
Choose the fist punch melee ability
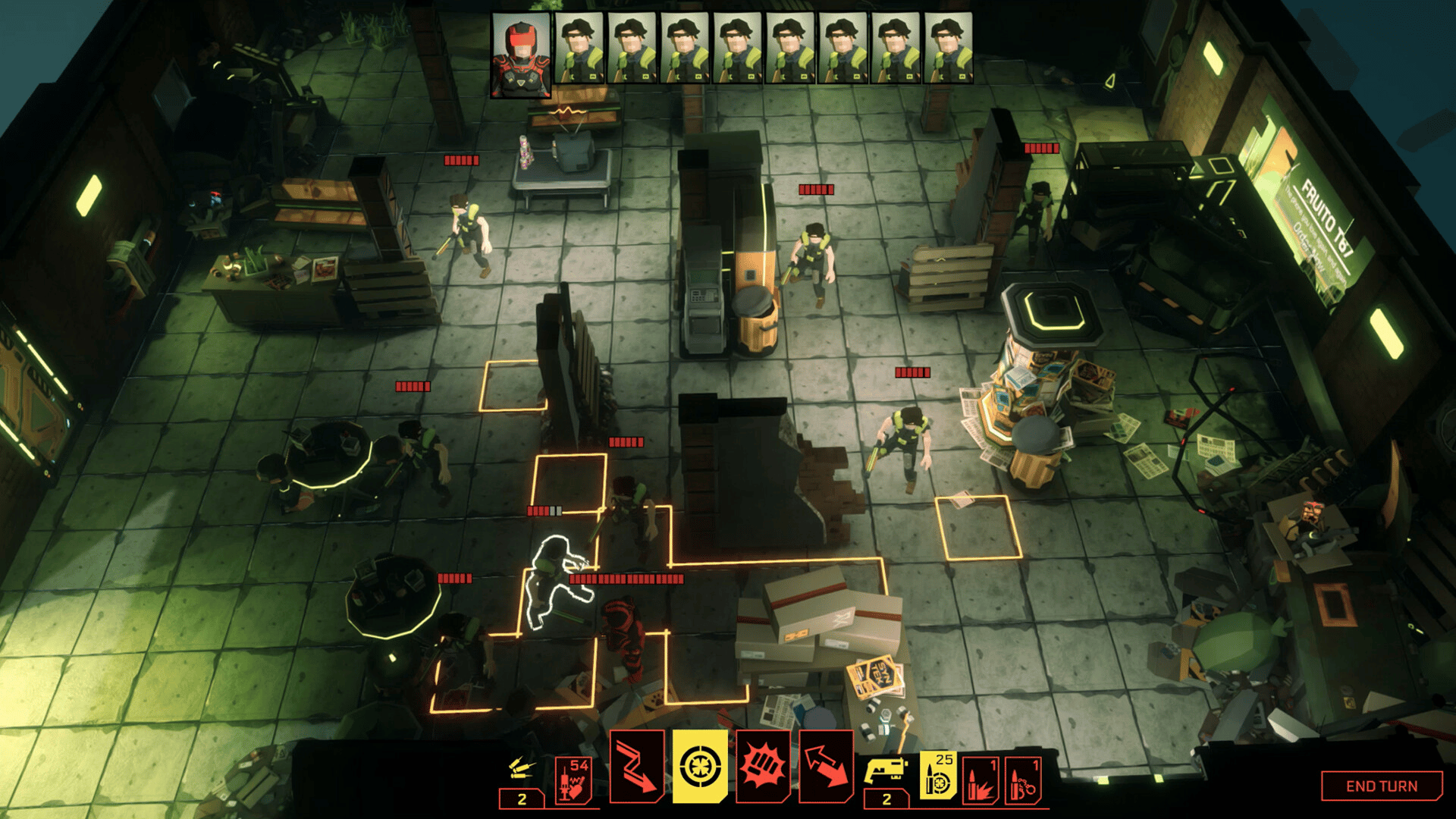[x=763, y=767]
